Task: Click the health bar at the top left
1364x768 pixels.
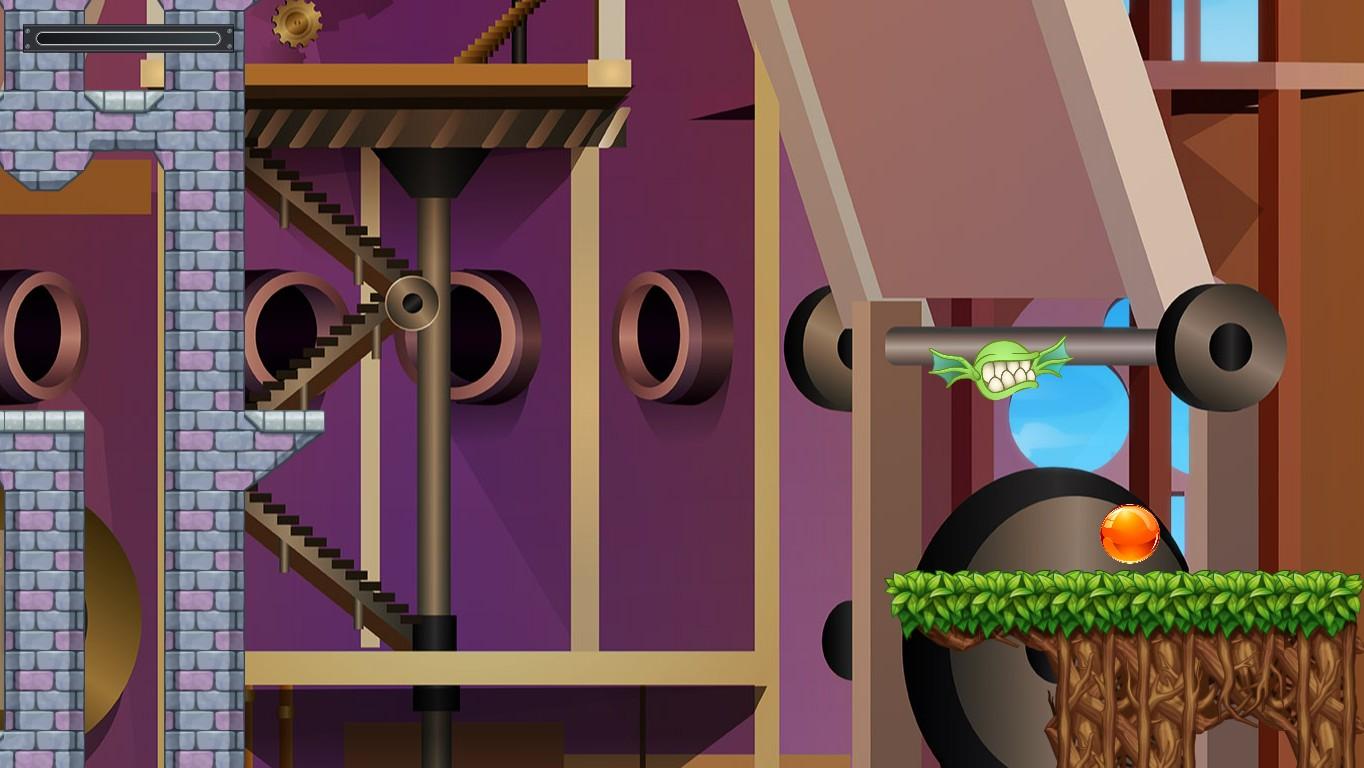Action: 128,40
